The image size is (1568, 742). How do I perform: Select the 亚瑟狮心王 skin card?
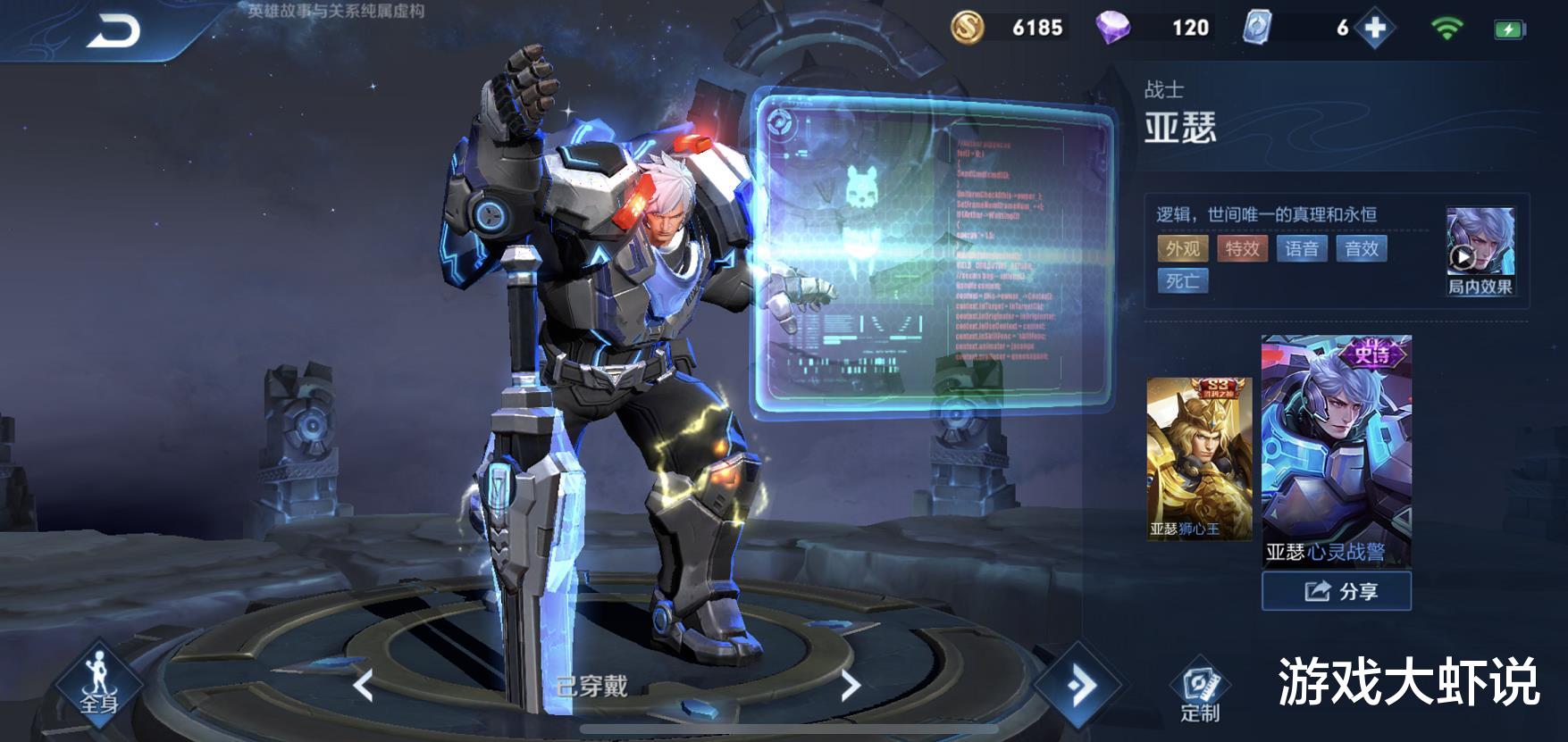tap(1198, 459)
